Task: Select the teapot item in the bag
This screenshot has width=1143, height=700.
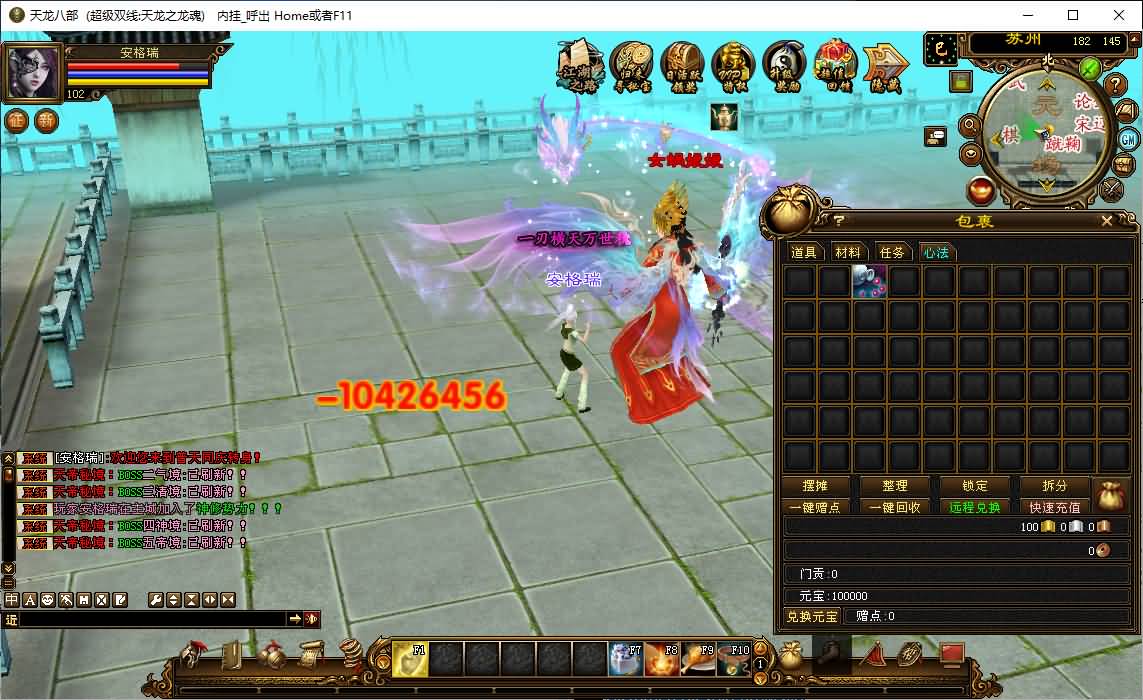Action: coord(869,282)
